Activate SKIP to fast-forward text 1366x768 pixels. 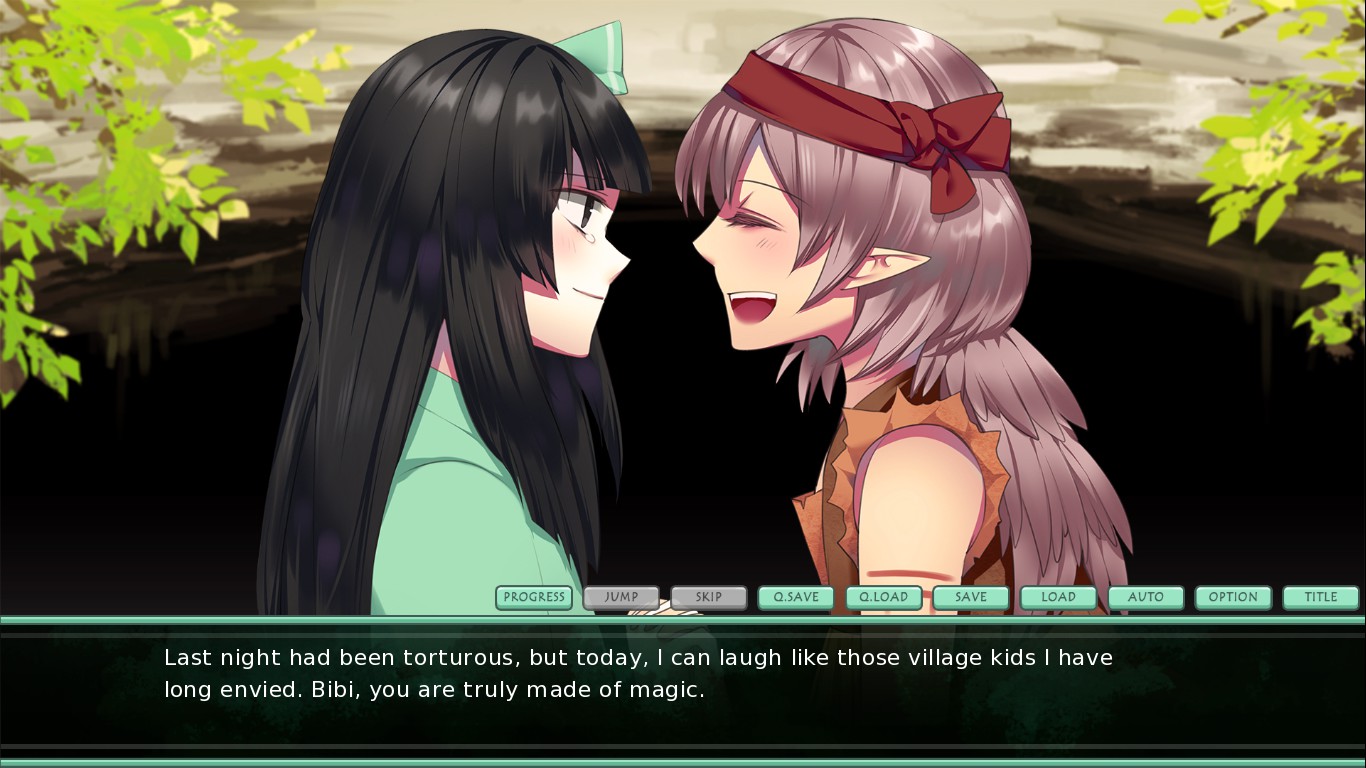(709, 598)
